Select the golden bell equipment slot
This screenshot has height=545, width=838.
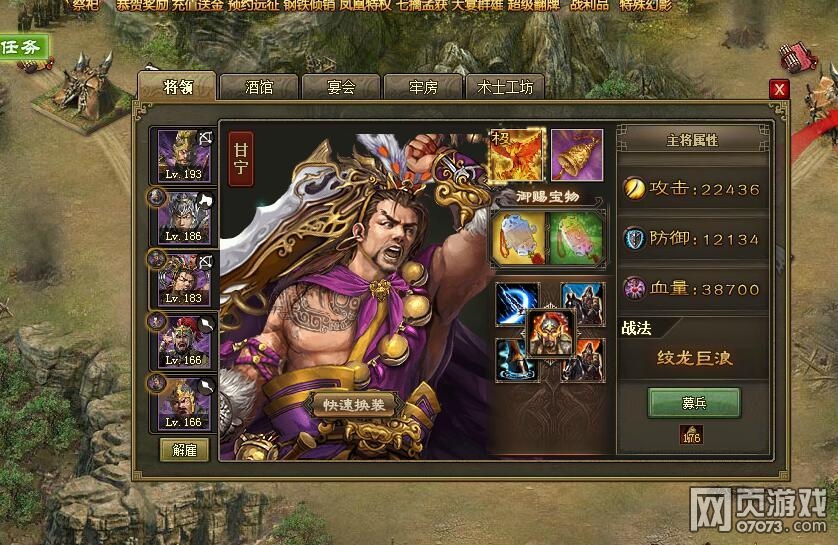click(576, 154)
